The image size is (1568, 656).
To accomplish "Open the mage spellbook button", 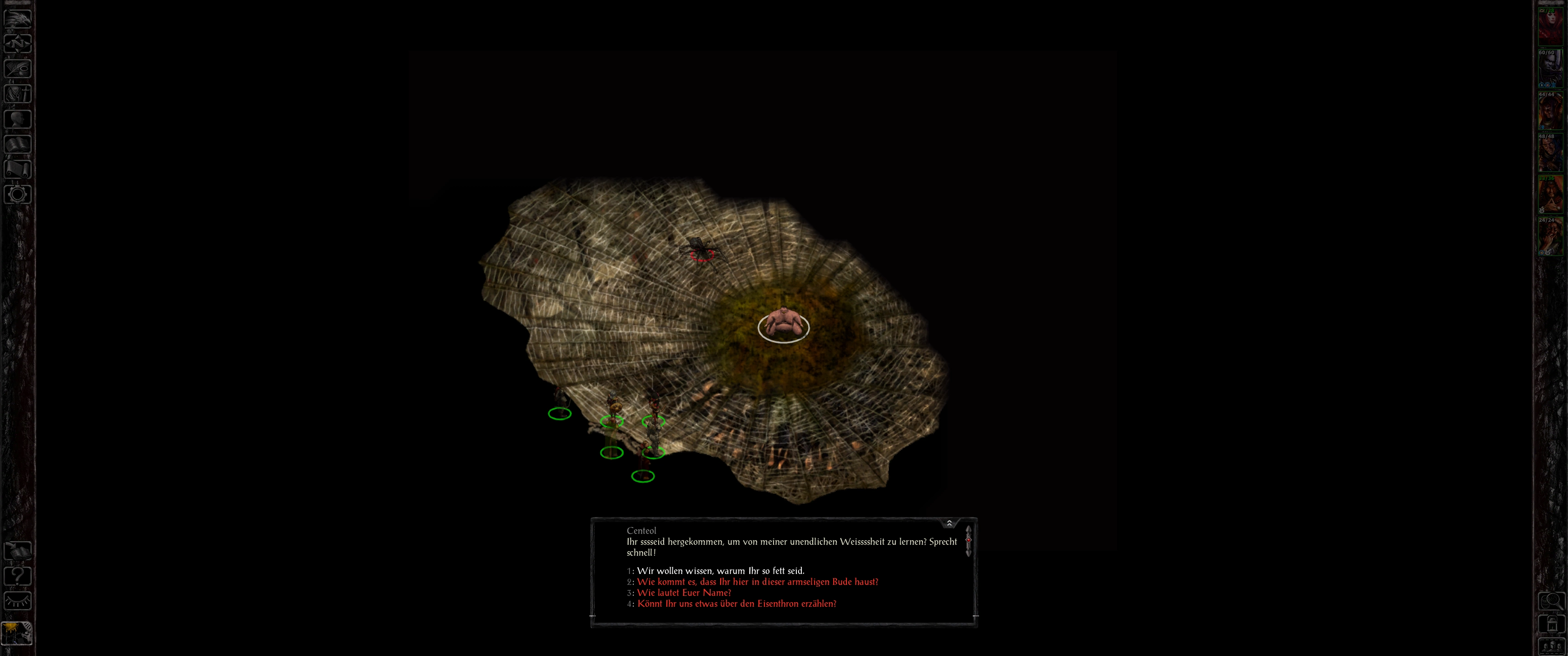I will [18, 143].
